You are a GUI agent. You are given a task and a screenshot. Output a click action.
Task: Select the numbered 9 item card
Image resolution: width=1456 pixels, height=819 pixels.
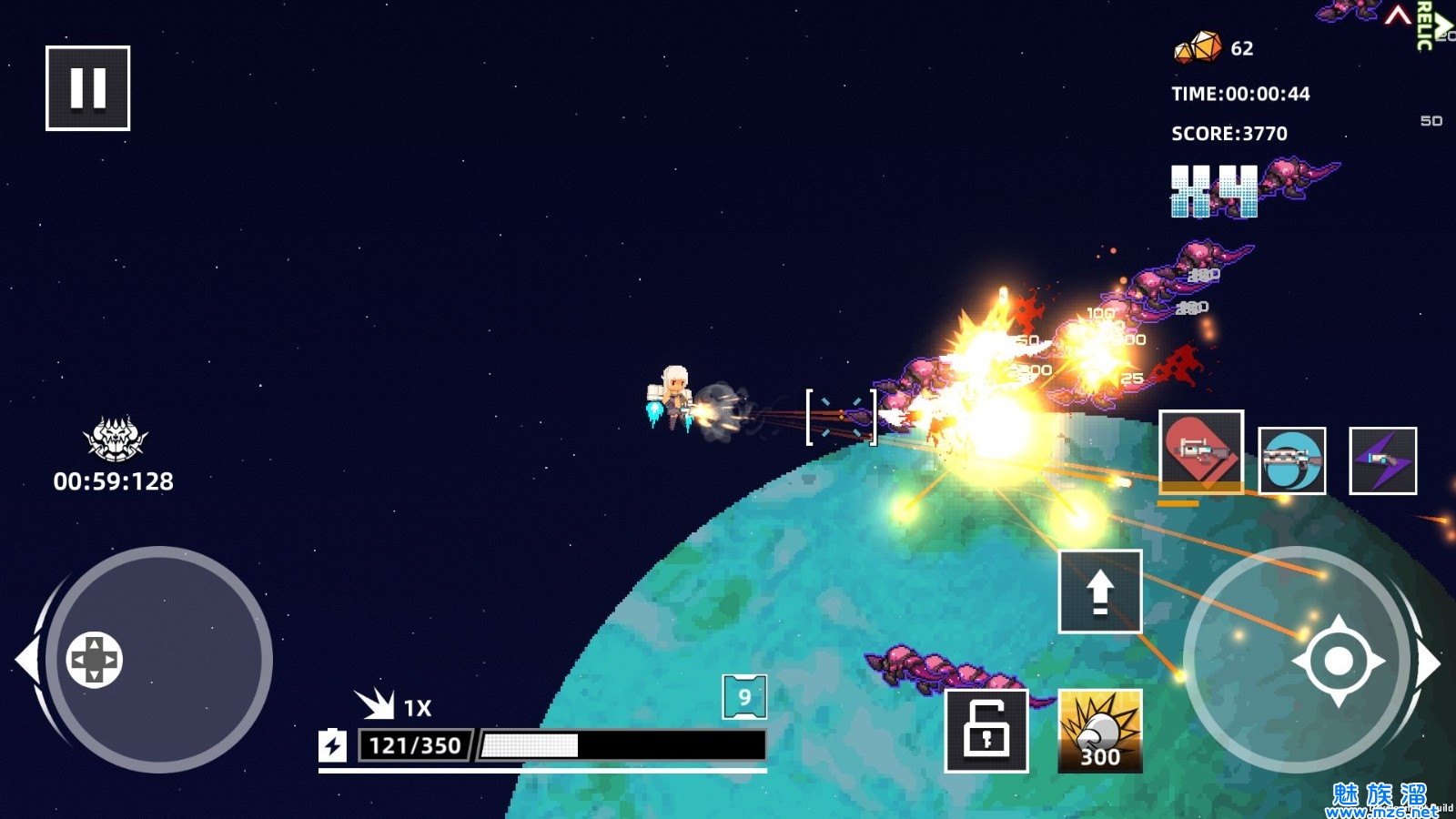click(744, 697)
